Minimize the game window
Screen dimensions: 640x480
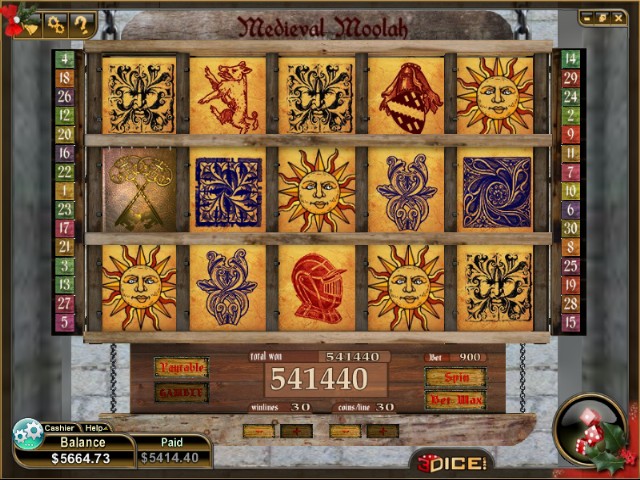[x=588, y=17]
